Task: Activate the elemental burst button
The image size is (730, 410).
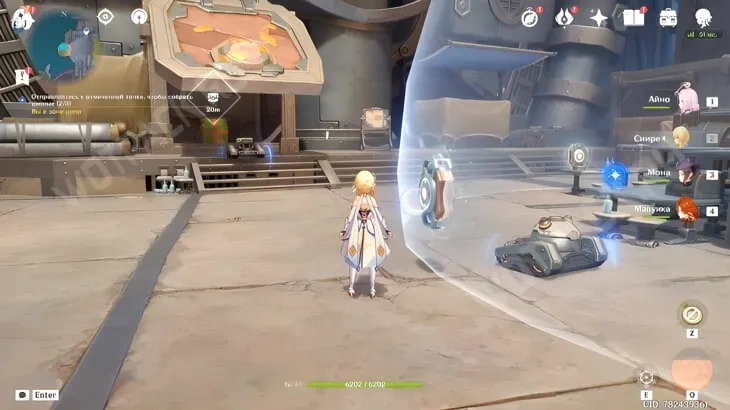Action: (692, 372)
